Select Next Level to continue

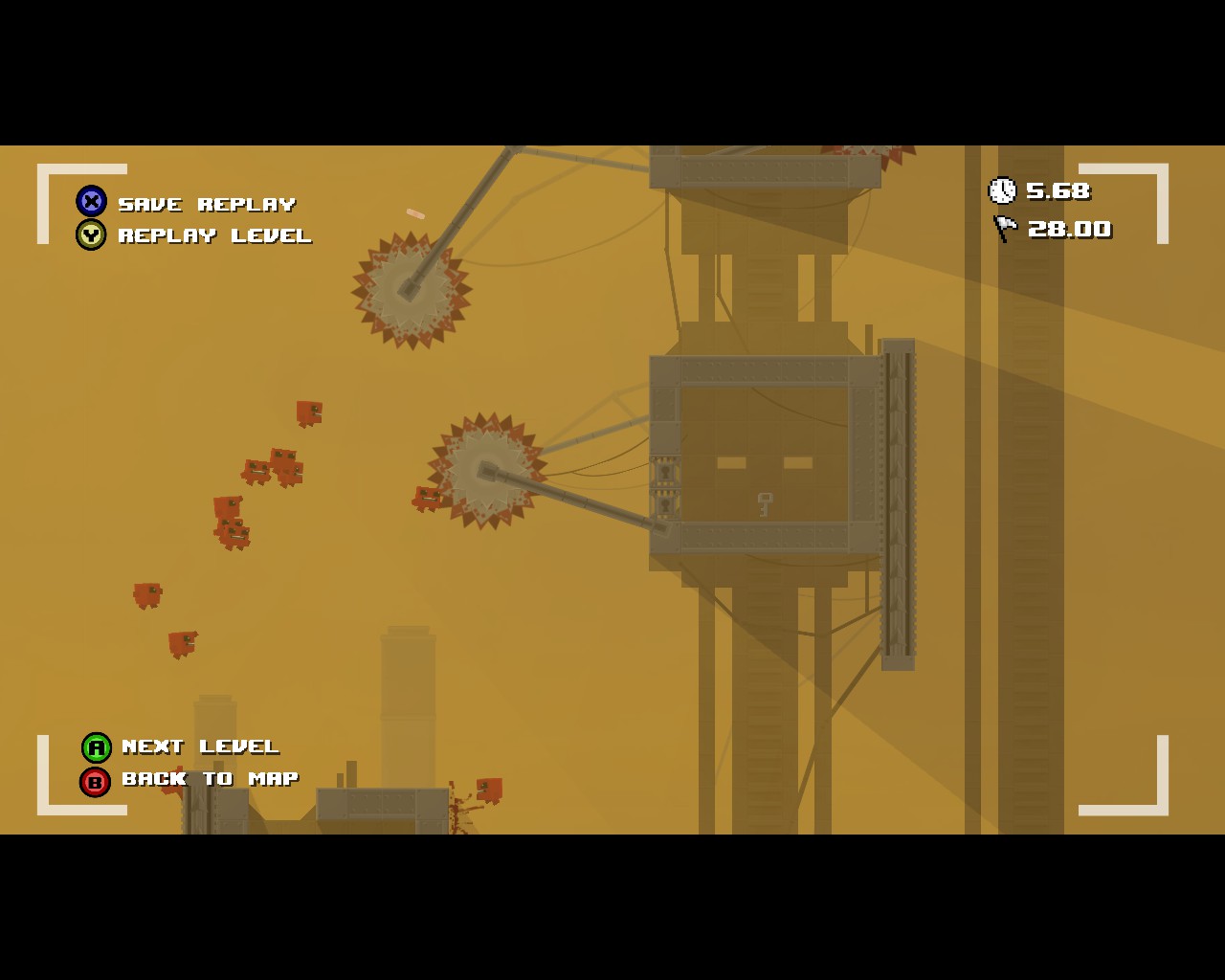tap(199, 747)
